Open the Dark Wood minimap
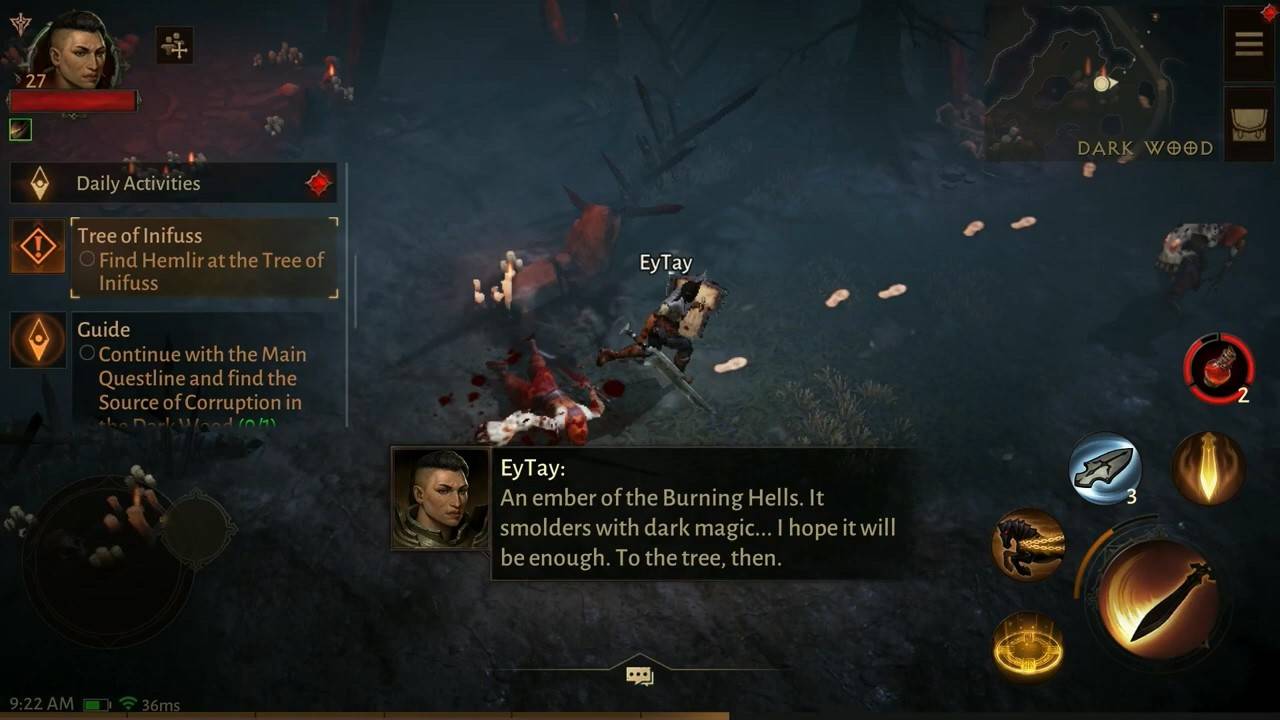1280x720 pixels. (x=1098, y=85)
